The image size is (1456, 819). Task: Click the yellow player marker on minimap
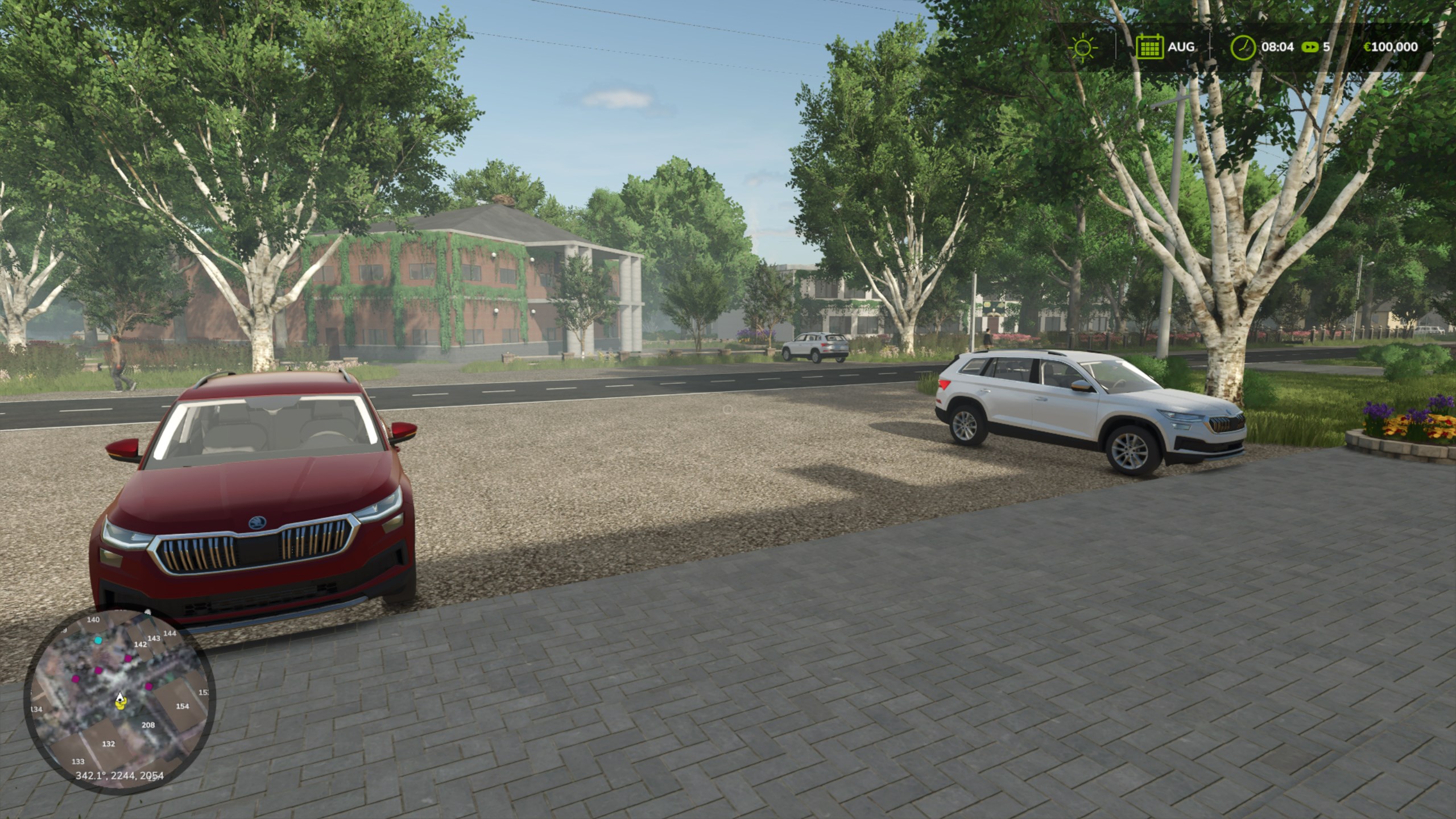120,705
